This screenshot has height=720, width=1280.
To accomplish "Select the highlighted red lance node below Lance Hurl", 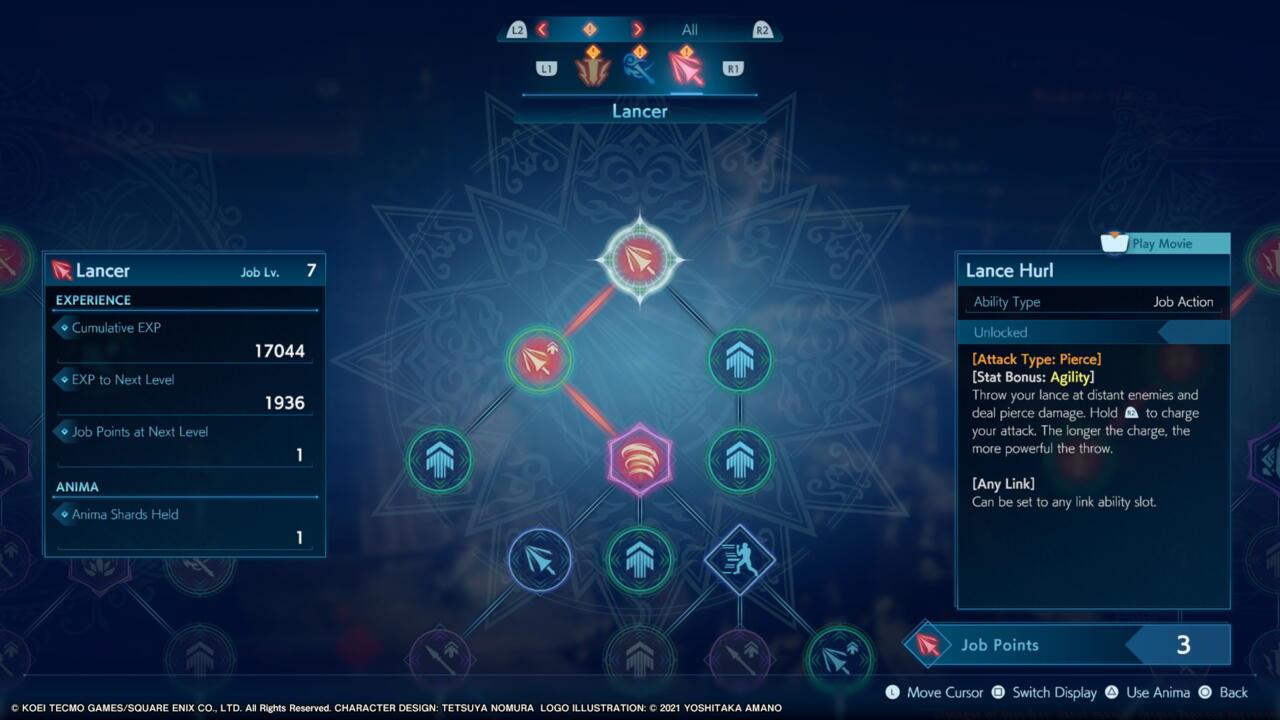I will pyautogui.click(x=540, y=360).
